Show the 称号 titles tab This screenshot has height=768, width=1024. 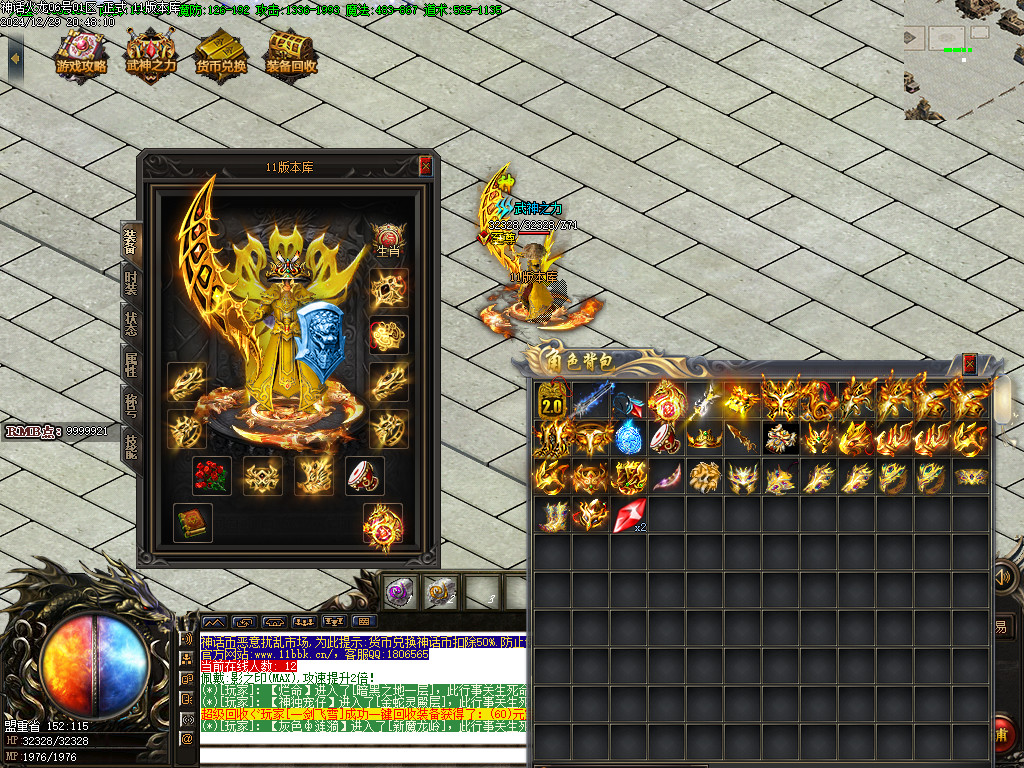tap(130, 406)
